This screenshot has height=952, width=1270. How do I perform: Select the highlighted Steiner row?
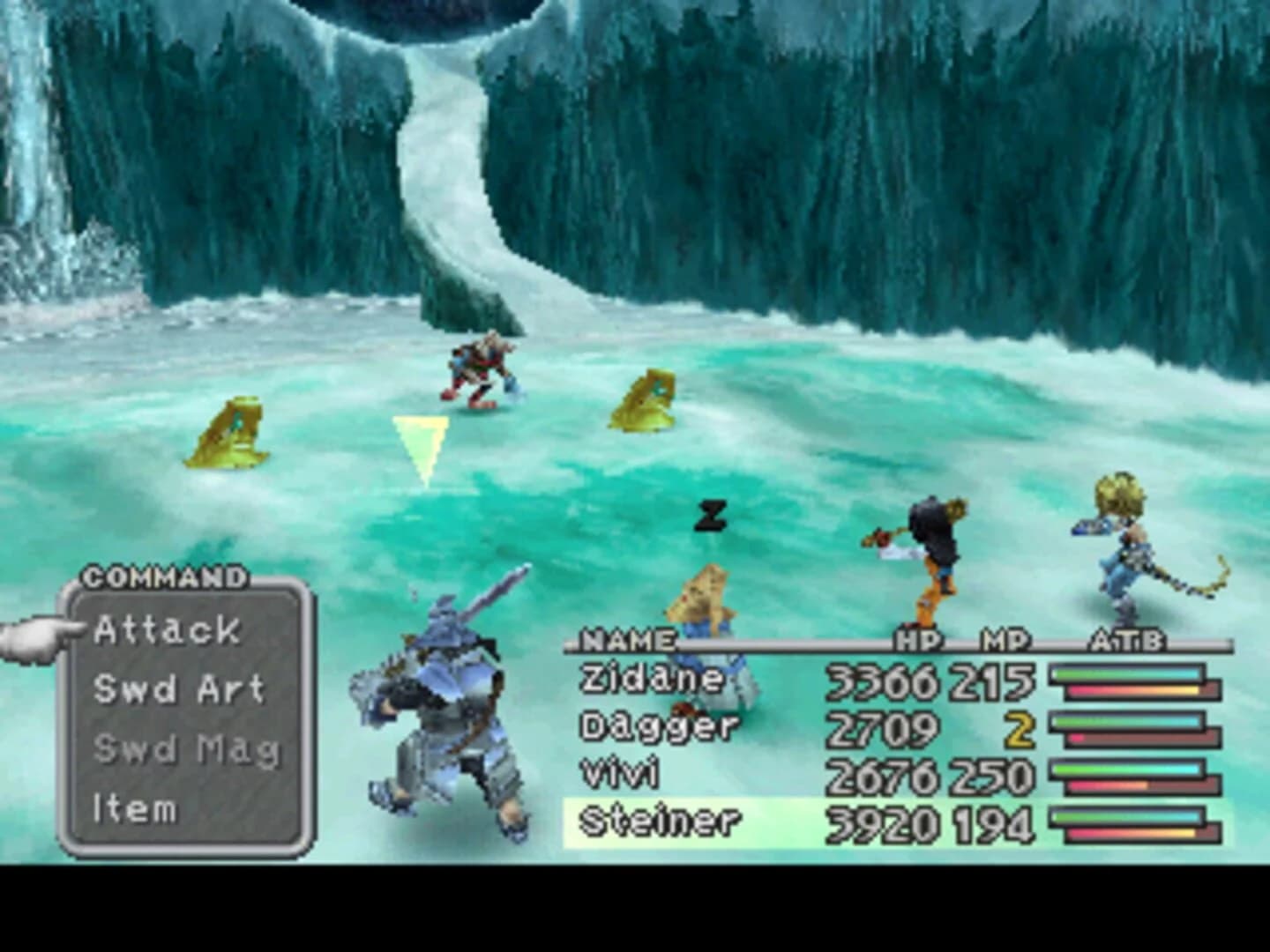pyautogui.click(x=666, y=820)
